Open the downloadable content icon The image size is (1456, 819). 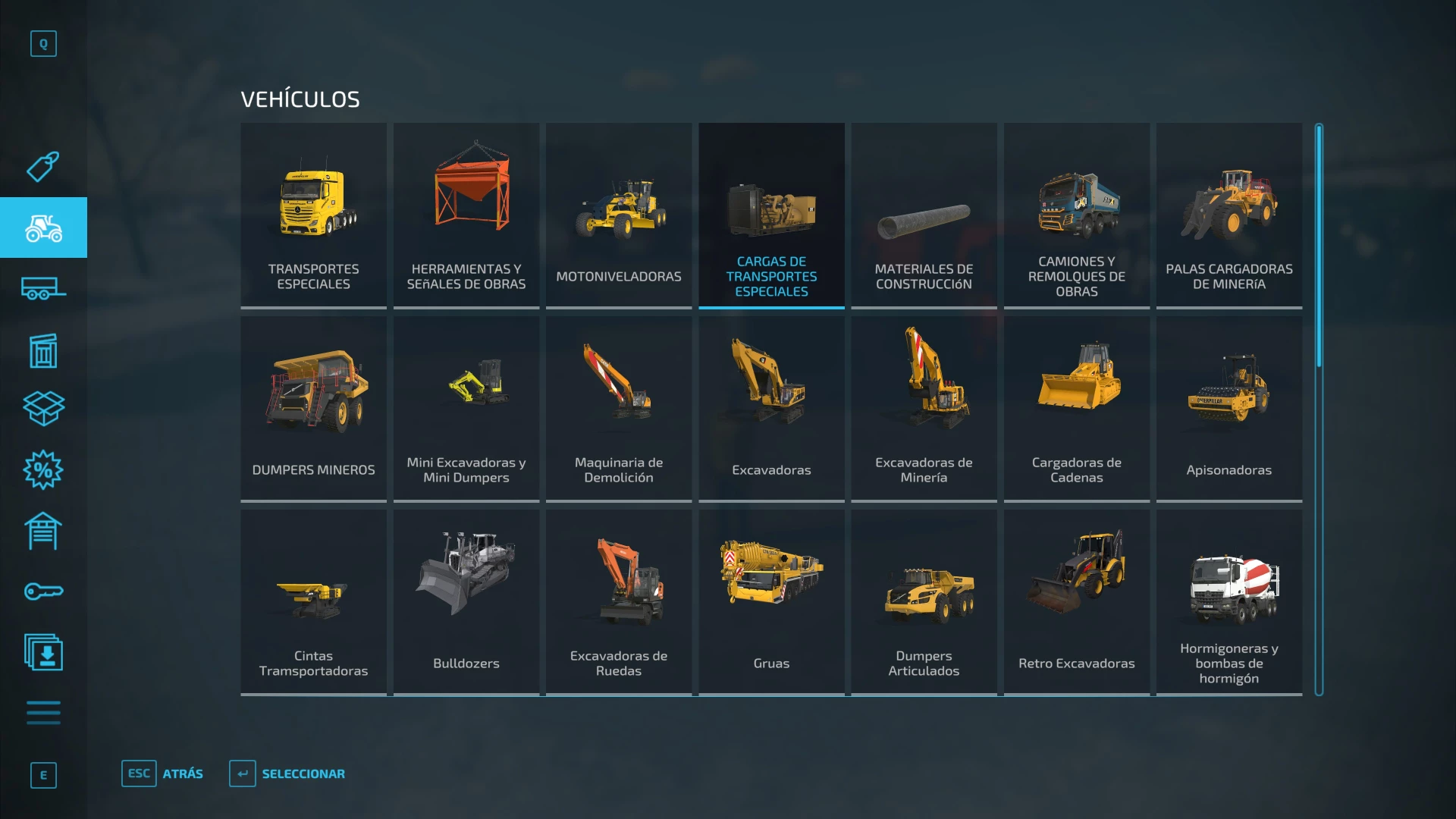click(x=43, y=652)
